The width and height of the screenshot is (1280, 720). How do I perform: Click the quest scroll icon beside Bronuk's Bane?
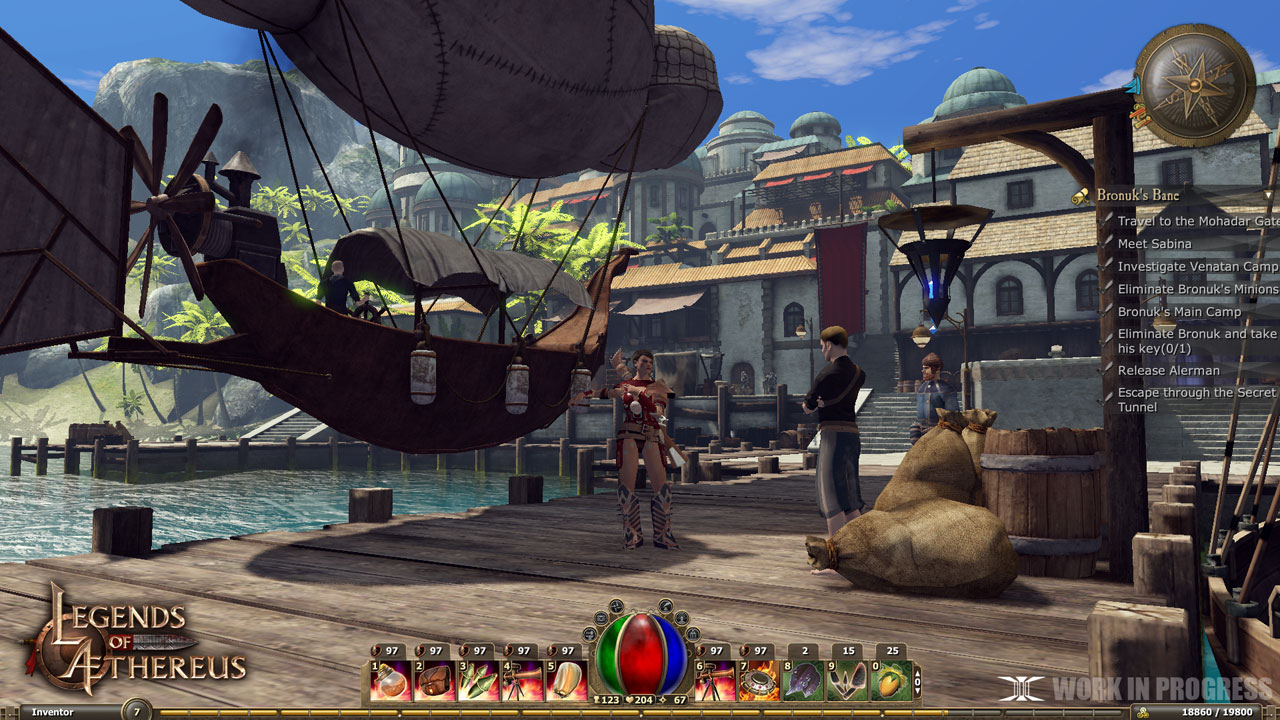click(x=1082, y=195)
